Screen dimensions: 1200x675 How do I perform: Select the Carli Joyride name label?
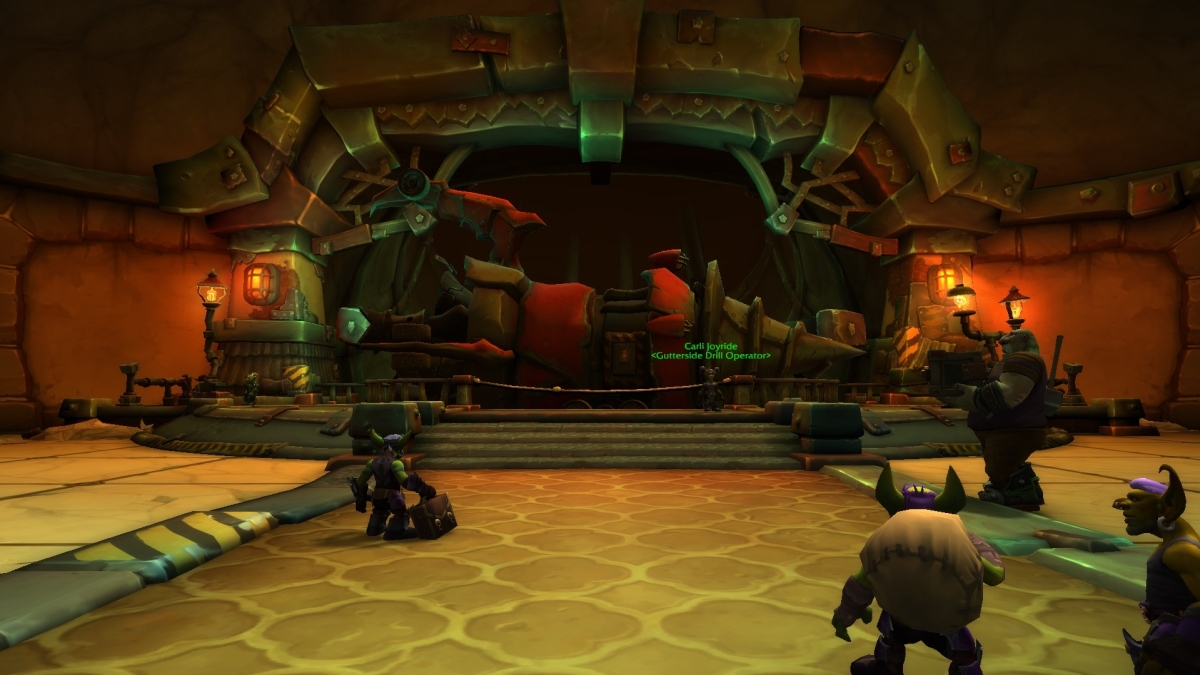(x=710, y=346)
